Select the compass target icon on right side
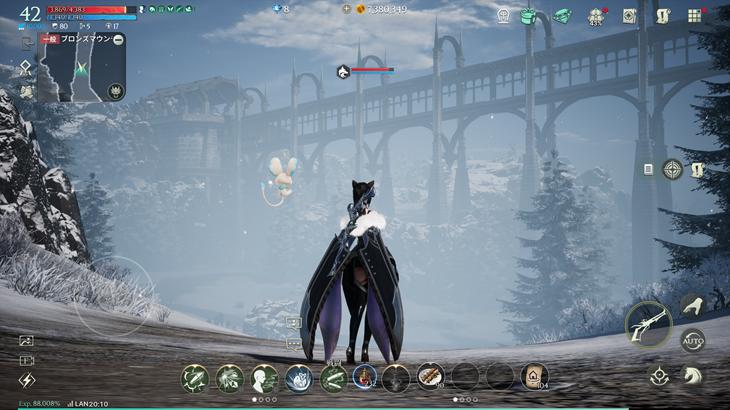 point(672,169)
